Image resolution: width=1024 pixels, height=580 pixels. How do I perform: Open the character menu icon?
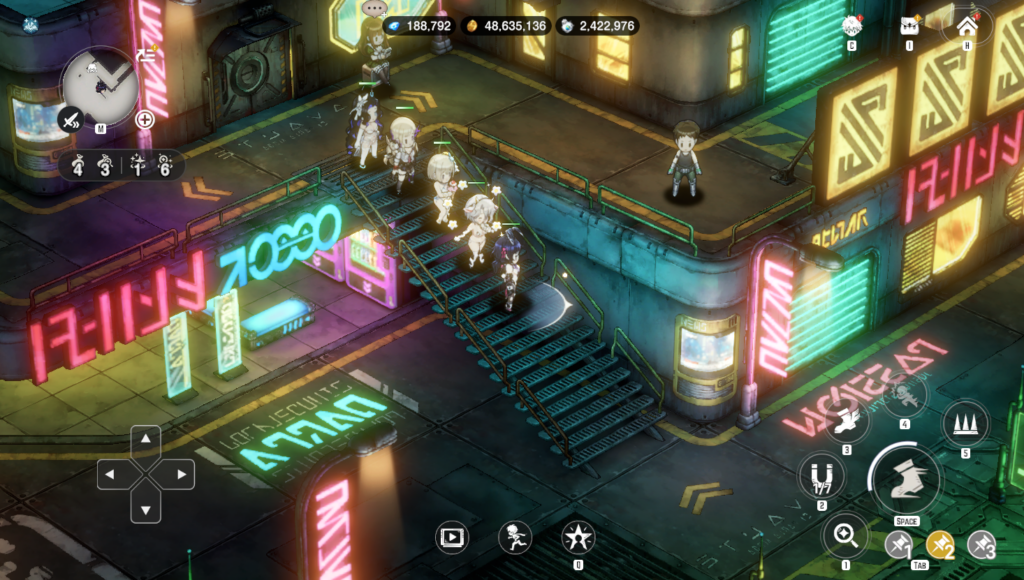pos(851,26)
